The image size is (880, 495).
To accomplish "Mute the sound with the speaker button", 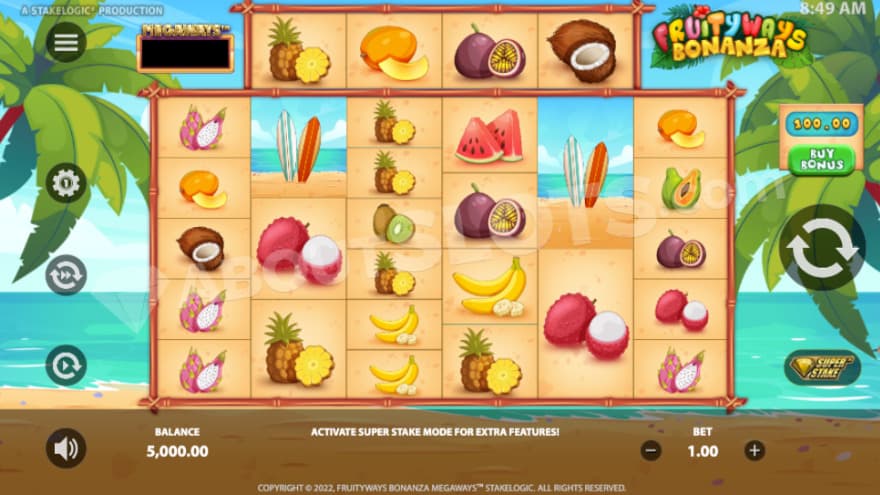I will point(66,448).
